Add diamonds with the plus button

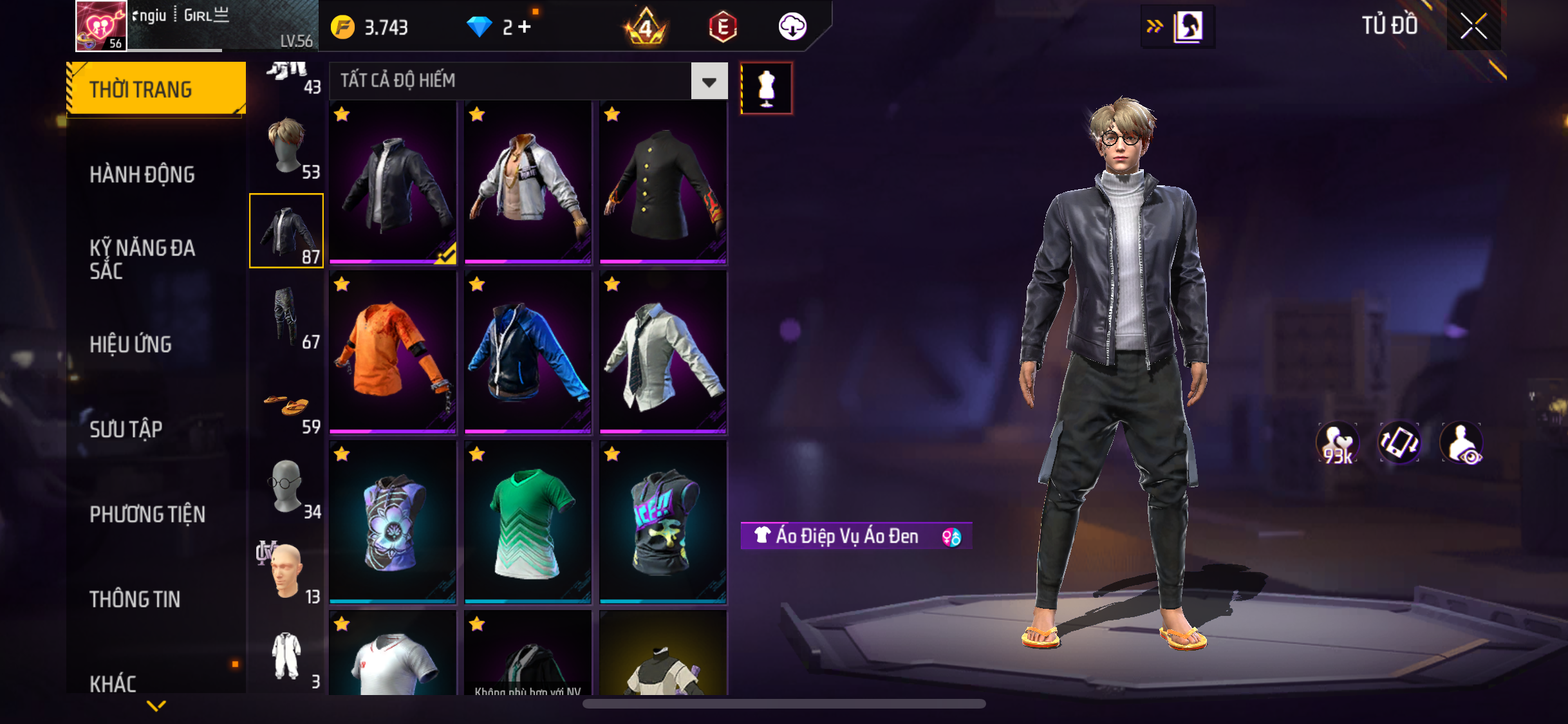click(525, 27)
